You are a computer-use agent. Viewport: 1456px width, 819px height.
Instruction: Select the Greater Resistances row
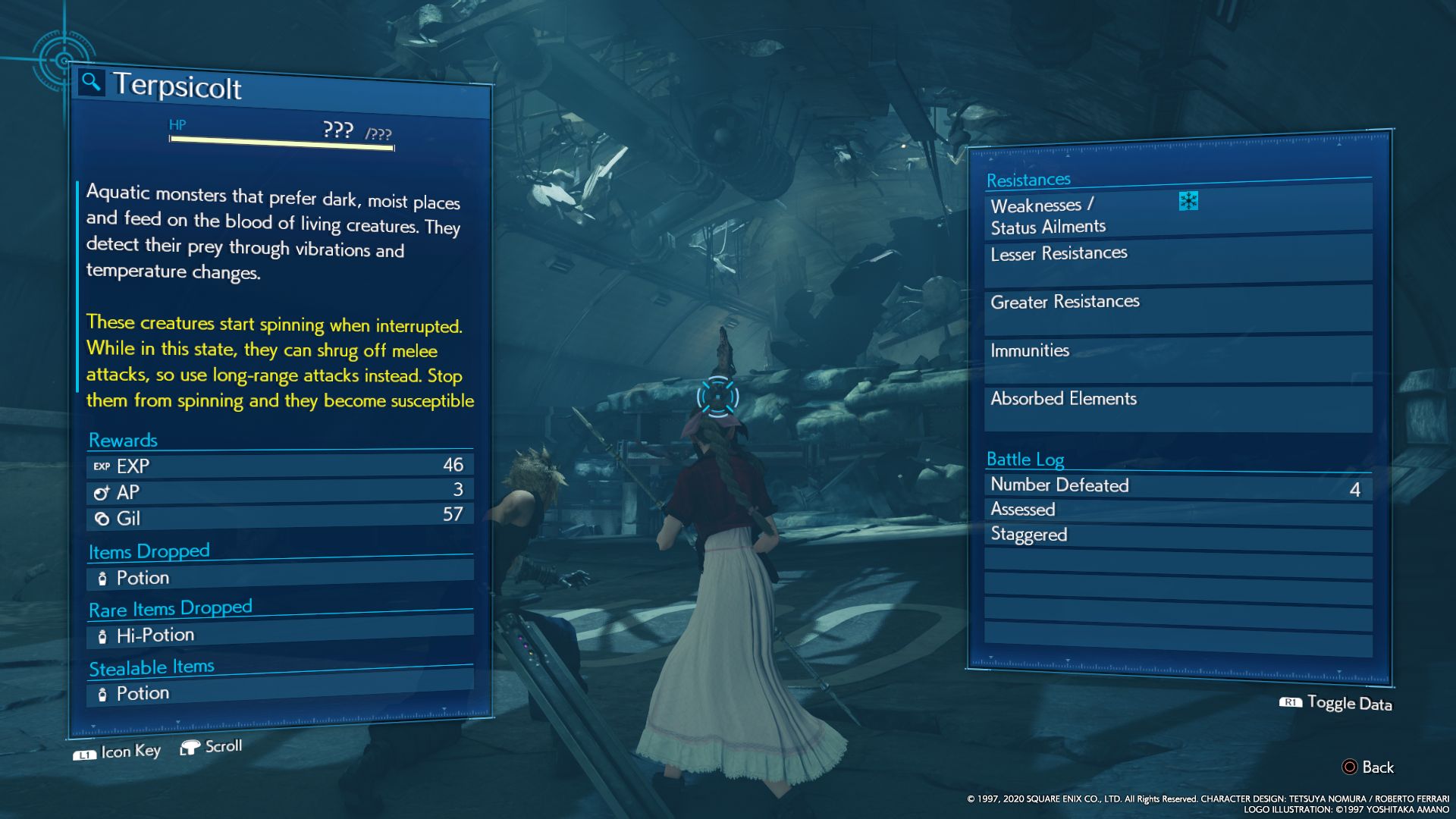coord(1177,306)
